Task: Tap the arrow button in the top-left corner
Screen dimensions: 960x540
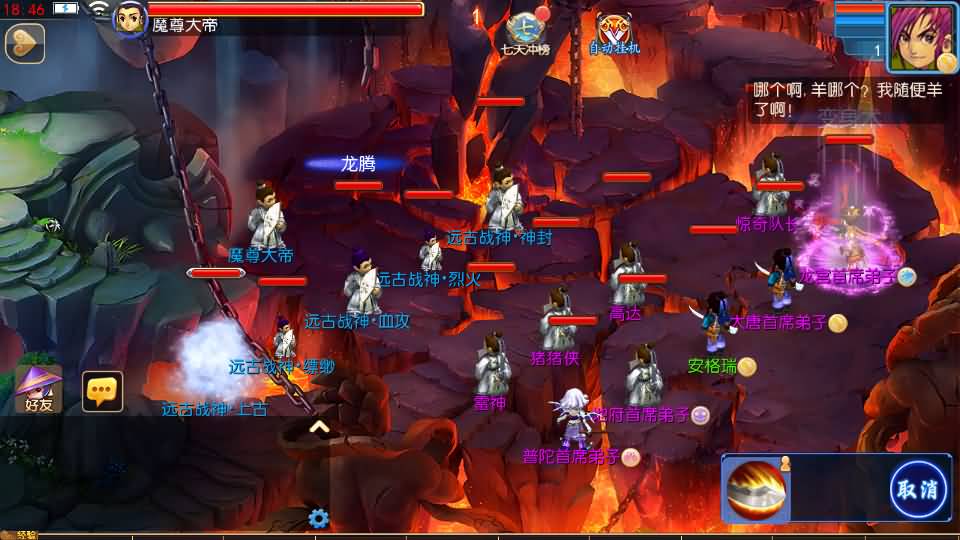Action: click(24, 42)
